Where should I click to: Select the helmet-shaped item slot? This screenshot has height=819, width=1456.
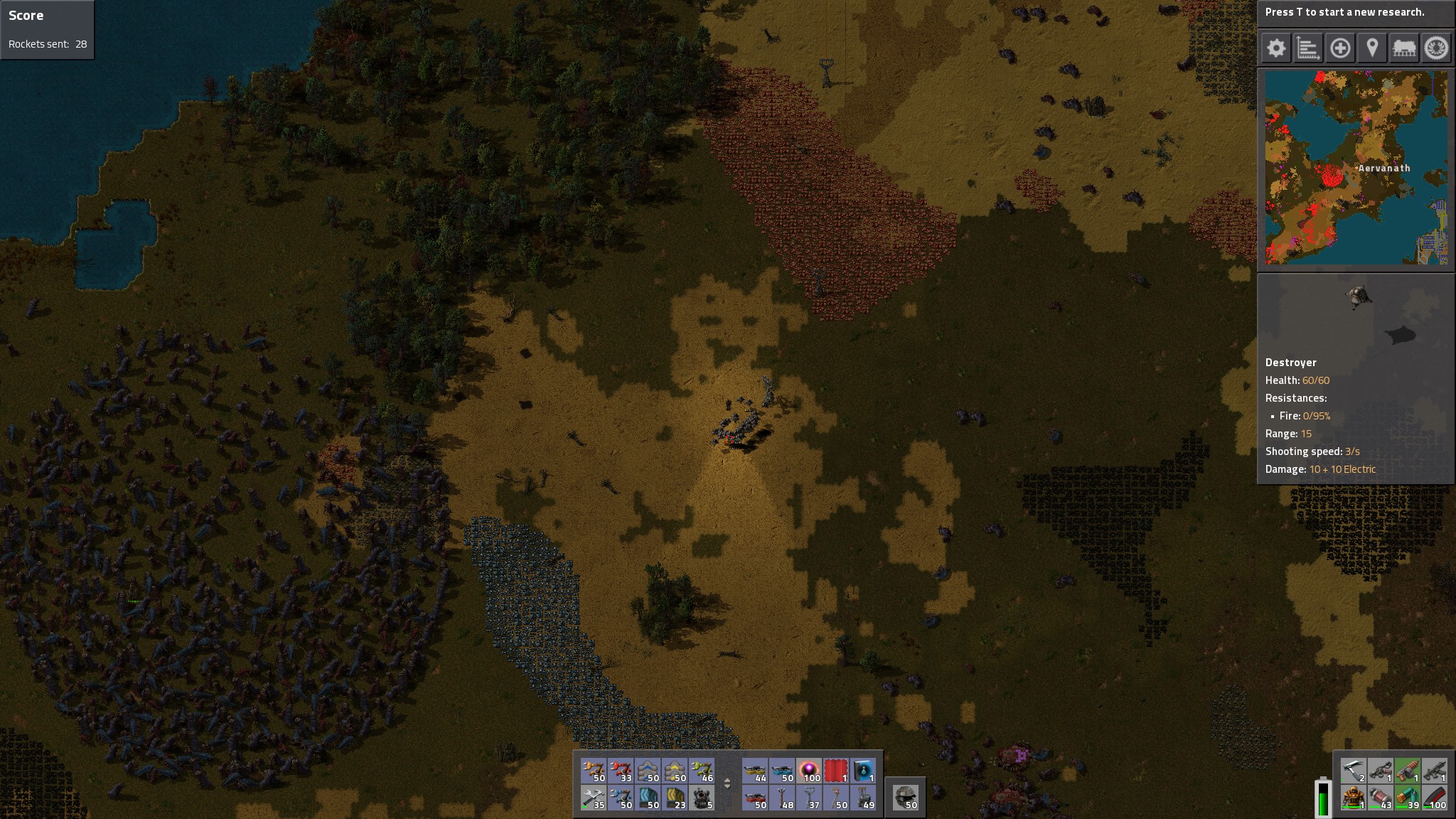point(905,797)
